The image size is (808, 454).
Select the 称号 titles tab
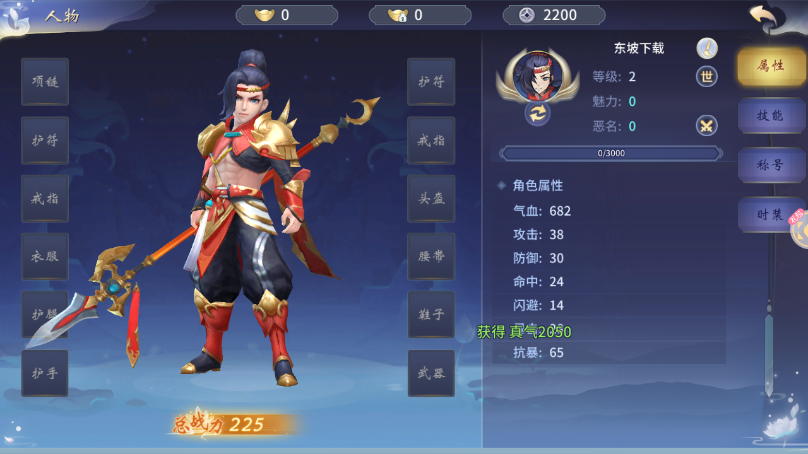(x=771, y=165)
